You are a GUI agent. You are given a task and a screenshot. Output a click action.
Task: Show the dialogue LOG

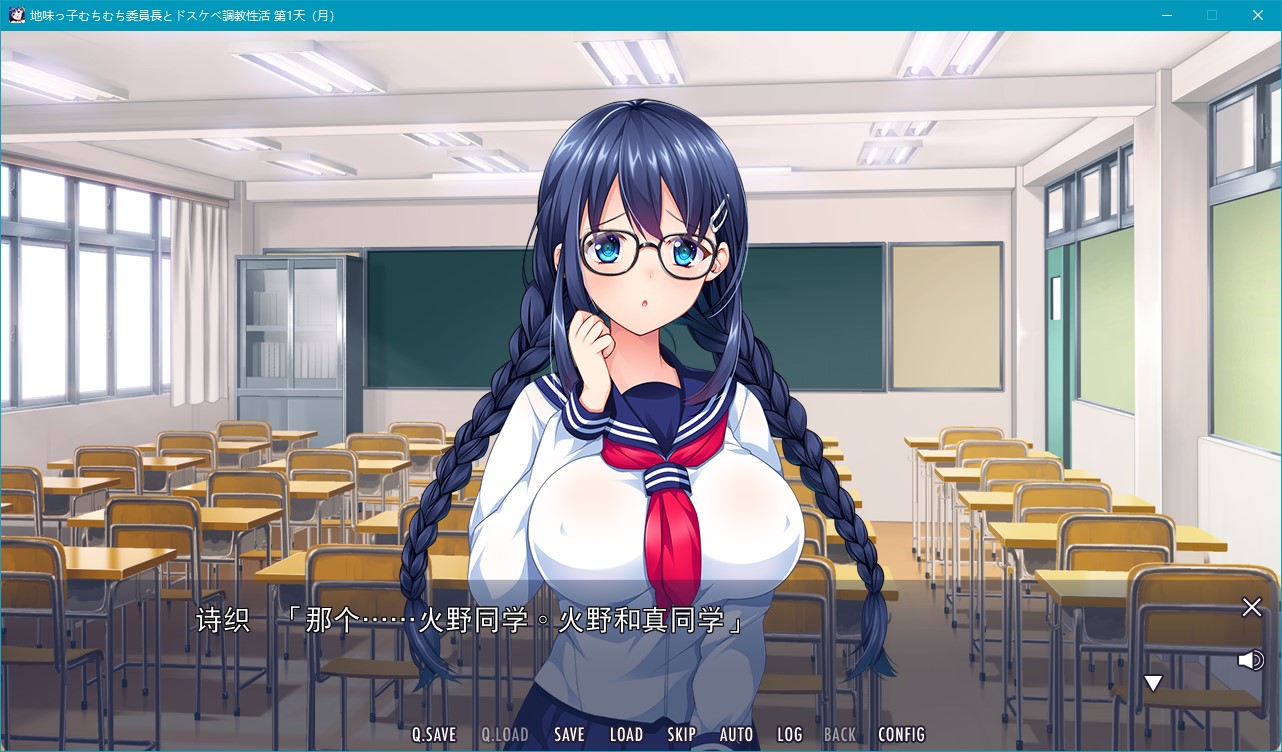(789, 734)
